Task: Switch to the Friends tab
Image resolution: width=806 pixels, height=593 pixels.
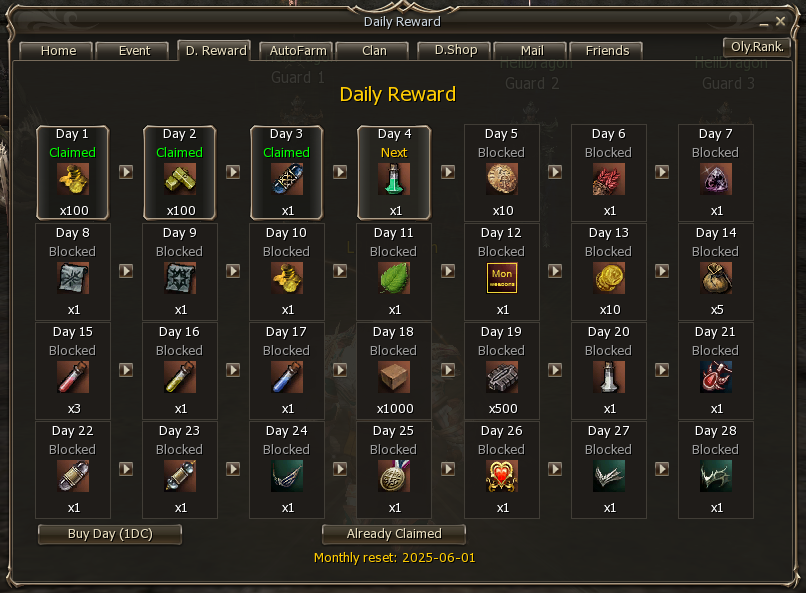Action: pos(607,51)
